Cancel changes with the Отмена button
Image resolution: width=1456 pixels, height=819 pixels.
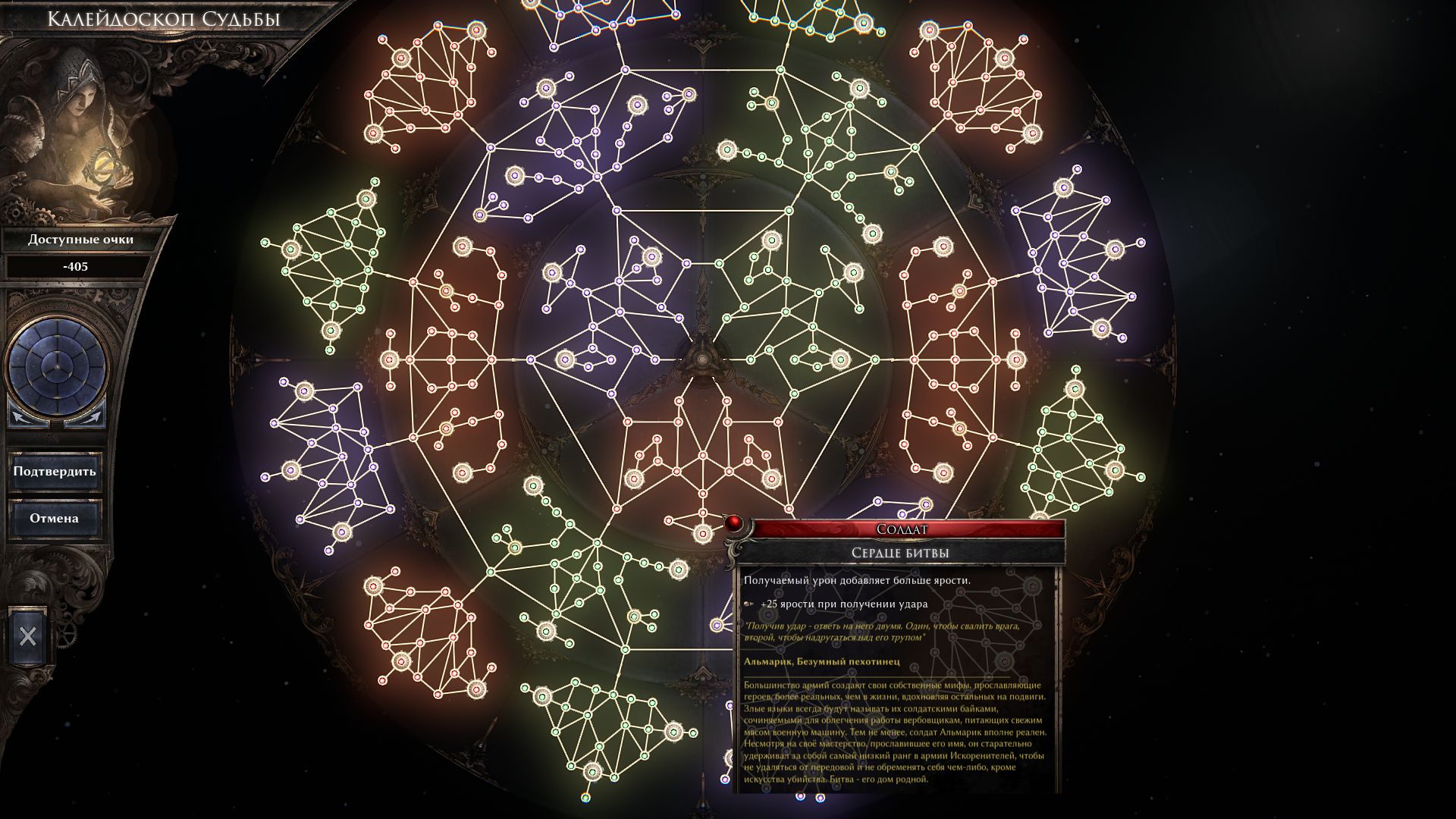coord(55,519)
